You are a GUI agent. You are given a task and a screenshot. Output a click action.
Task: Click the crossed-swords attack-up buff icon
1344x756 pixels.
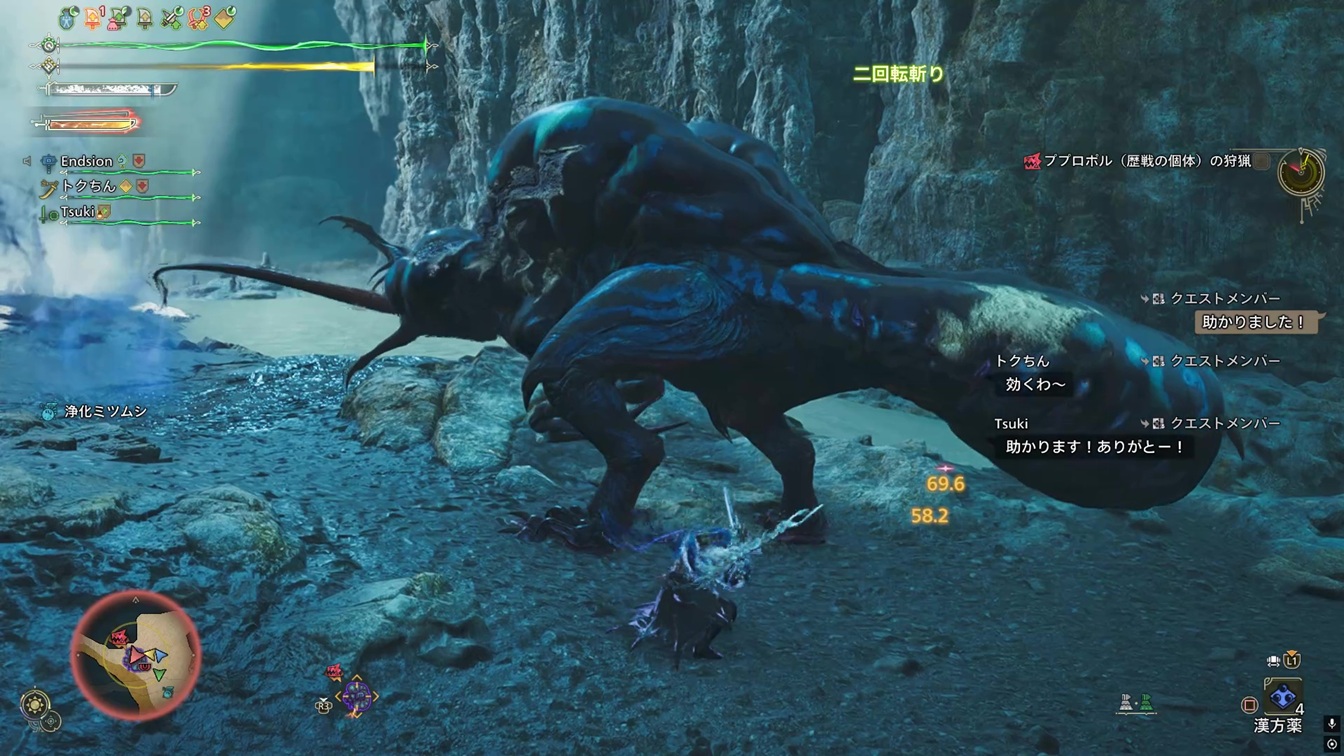(172, 18)
